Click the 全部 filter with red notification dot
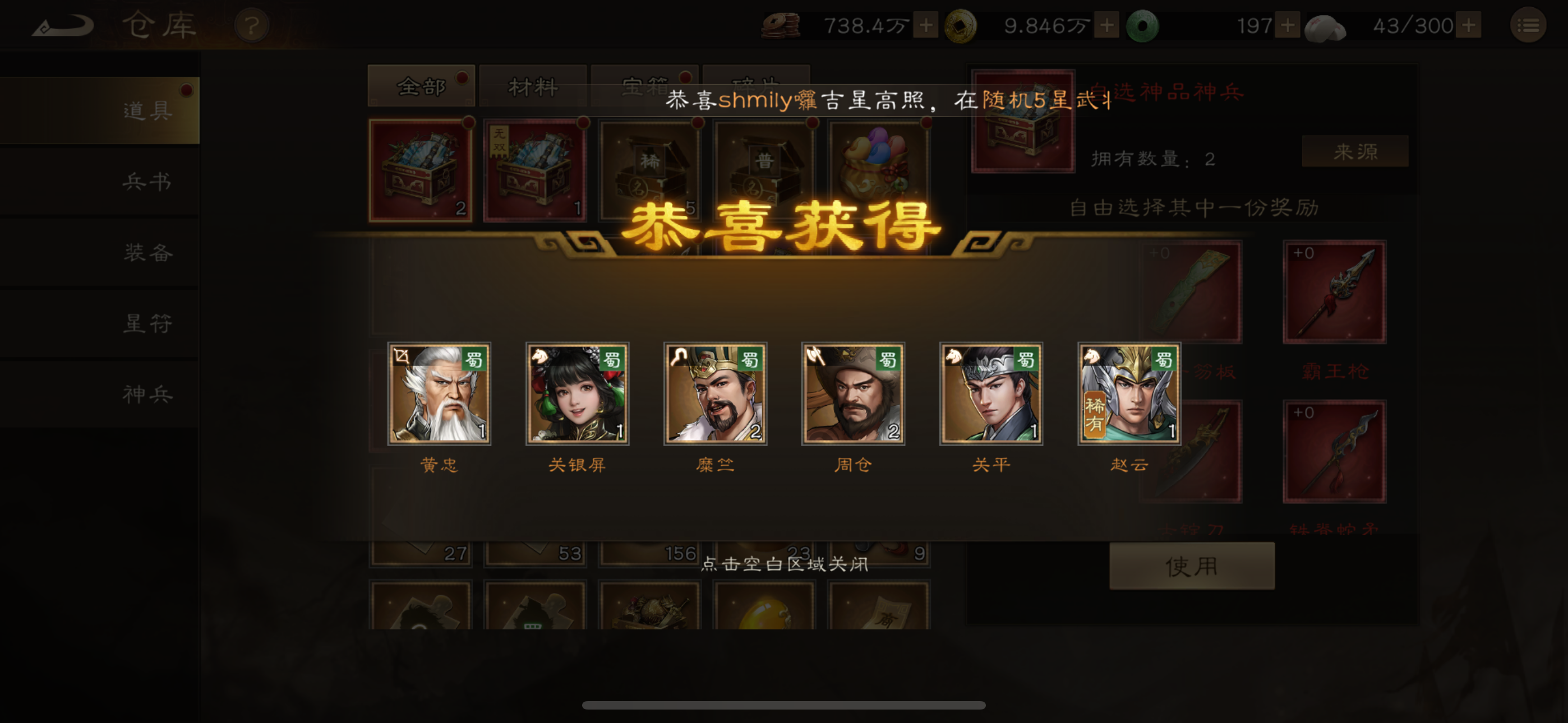1568x723 pixels. pyautogui.click(x=421, y=85)
